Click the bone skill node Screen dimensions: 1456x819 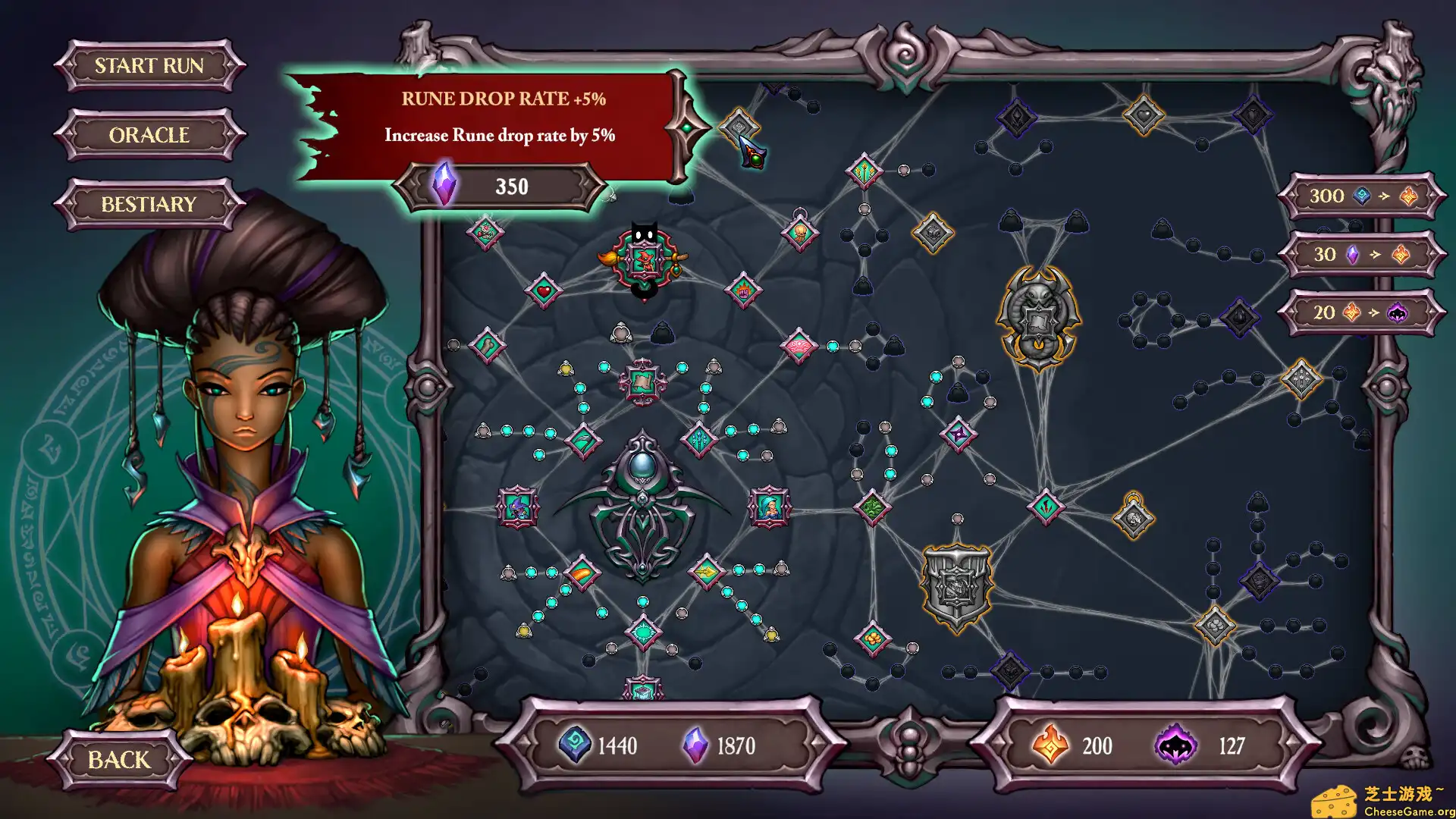487,346
